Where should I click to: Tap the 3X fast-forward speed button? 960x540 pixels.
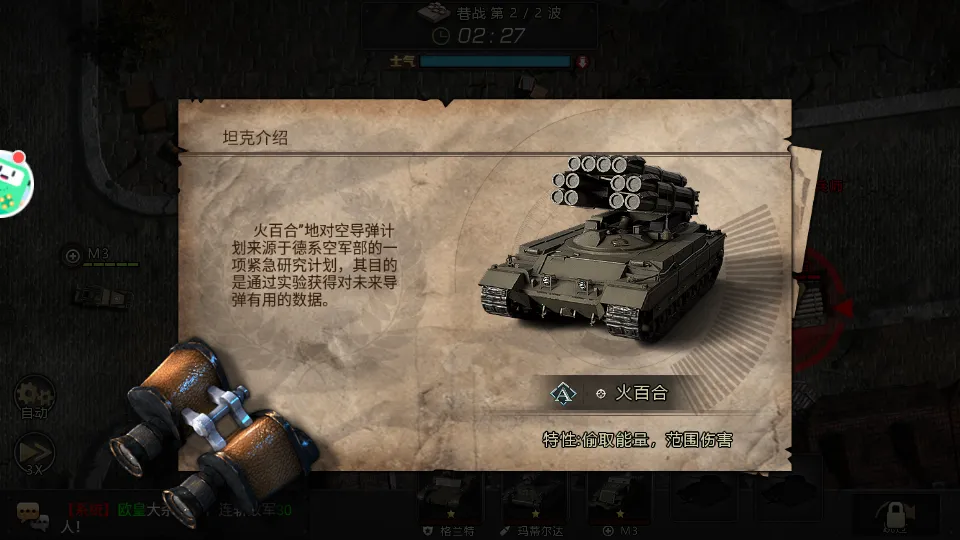[x=35, y=453]
